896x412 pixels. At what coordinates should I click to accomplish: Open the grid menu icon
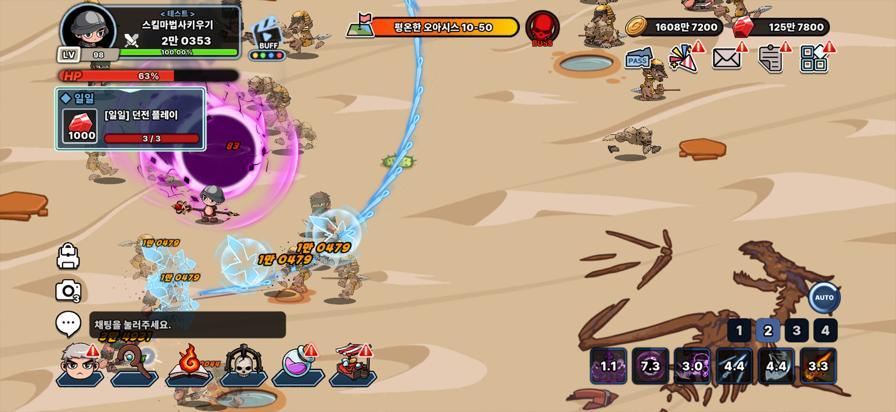pos(814,58)
